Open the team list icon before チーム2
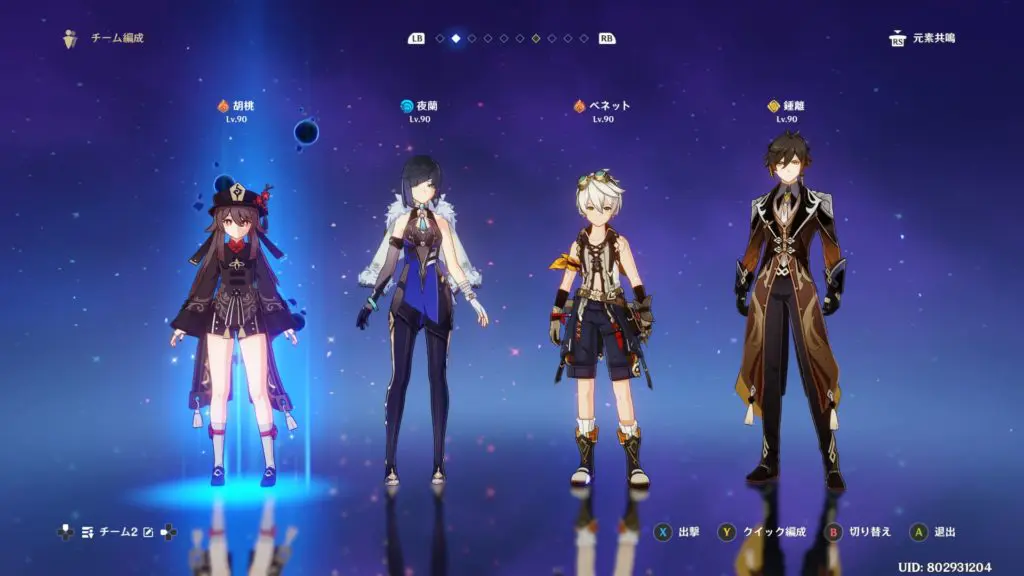1024x576 pixels. click(88, 532)
